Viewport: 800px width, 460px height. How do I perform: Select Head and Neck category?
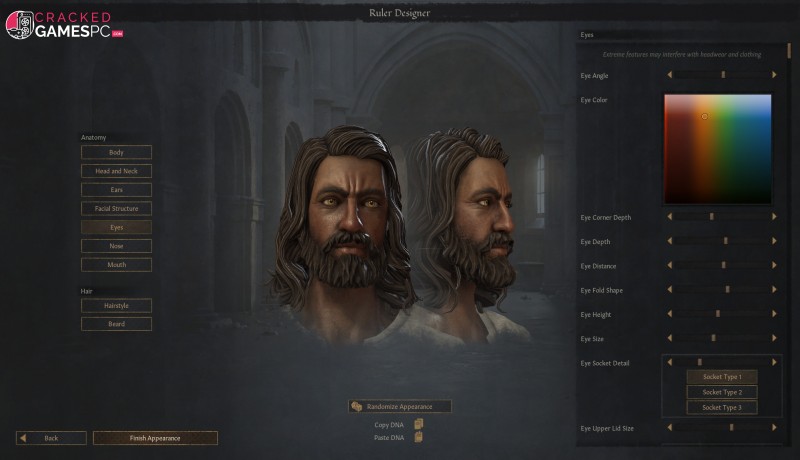[x=116, y=171]
